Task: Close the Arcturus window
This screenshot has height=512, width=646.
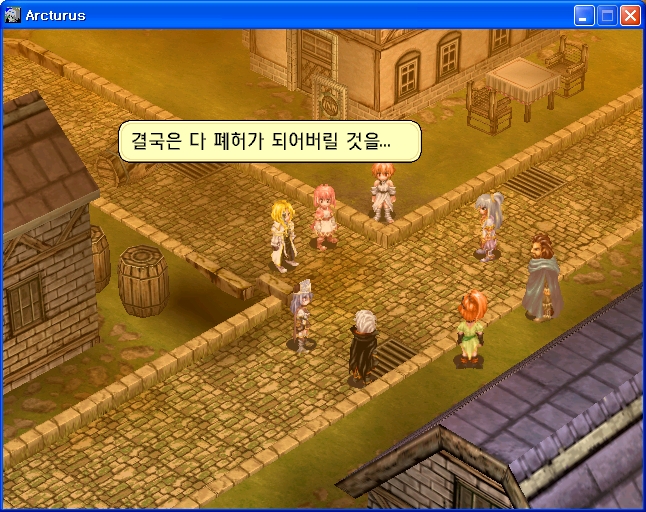Action: click(x=630, y=15)
